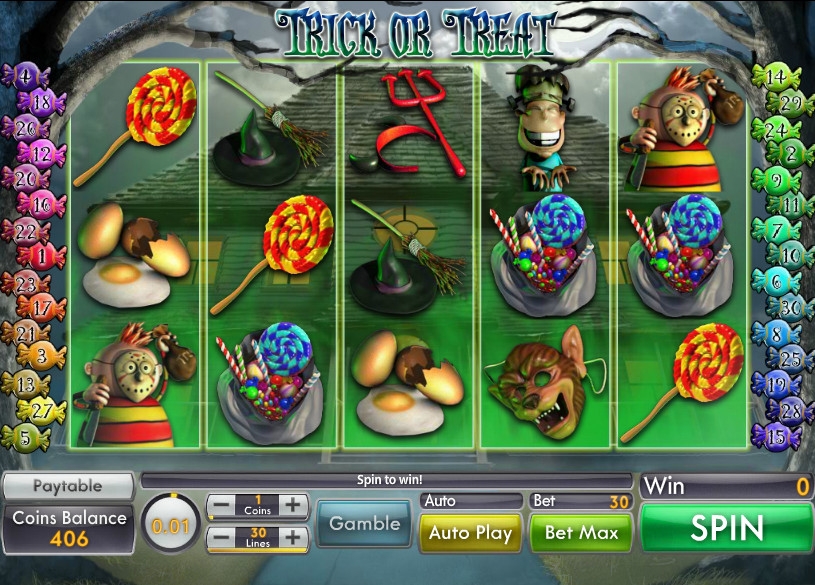
Task: Click the 0.01 coin value chip
Action: pos(169,523)
